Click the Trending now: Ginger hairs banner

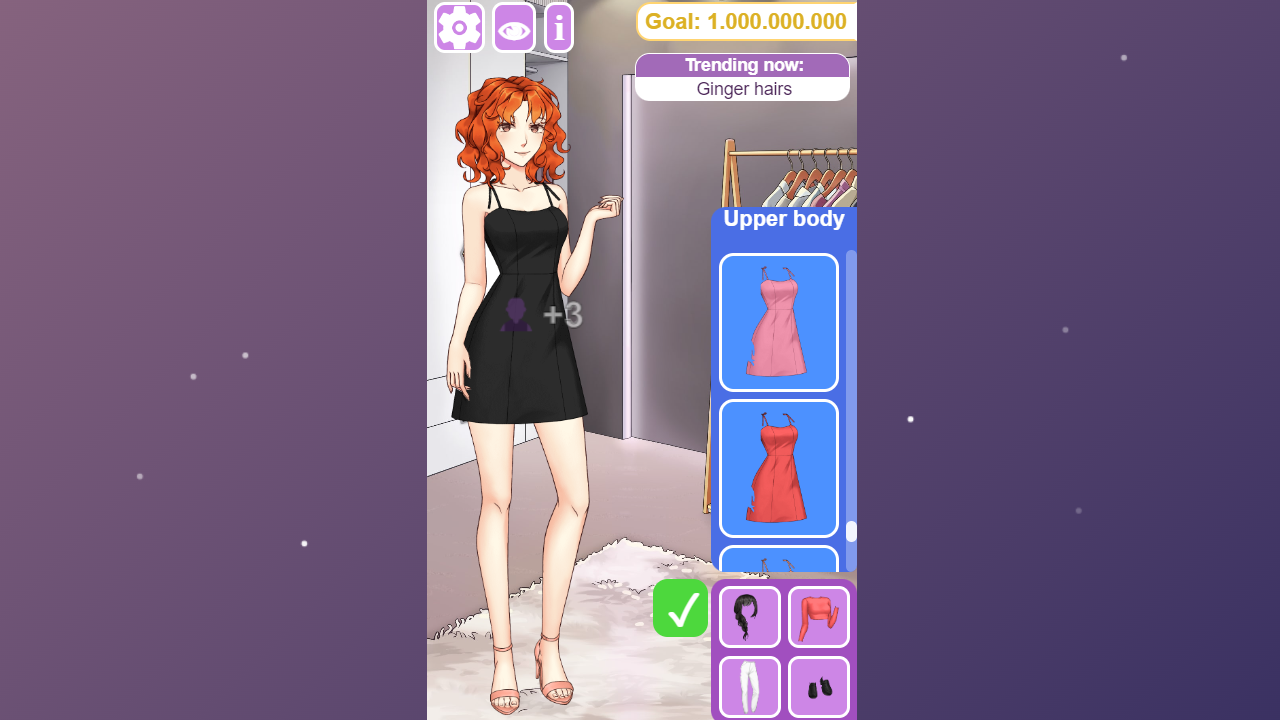(x=743, y=77)
